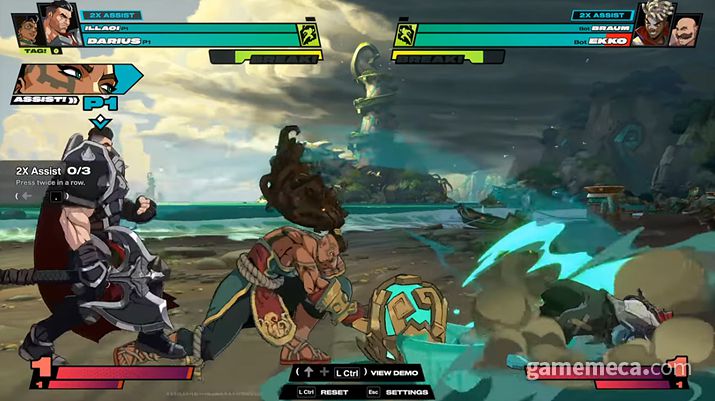This screenshot has width=715, height=401.
Task: Select the Reset option
Action: (x=334, y=392)
